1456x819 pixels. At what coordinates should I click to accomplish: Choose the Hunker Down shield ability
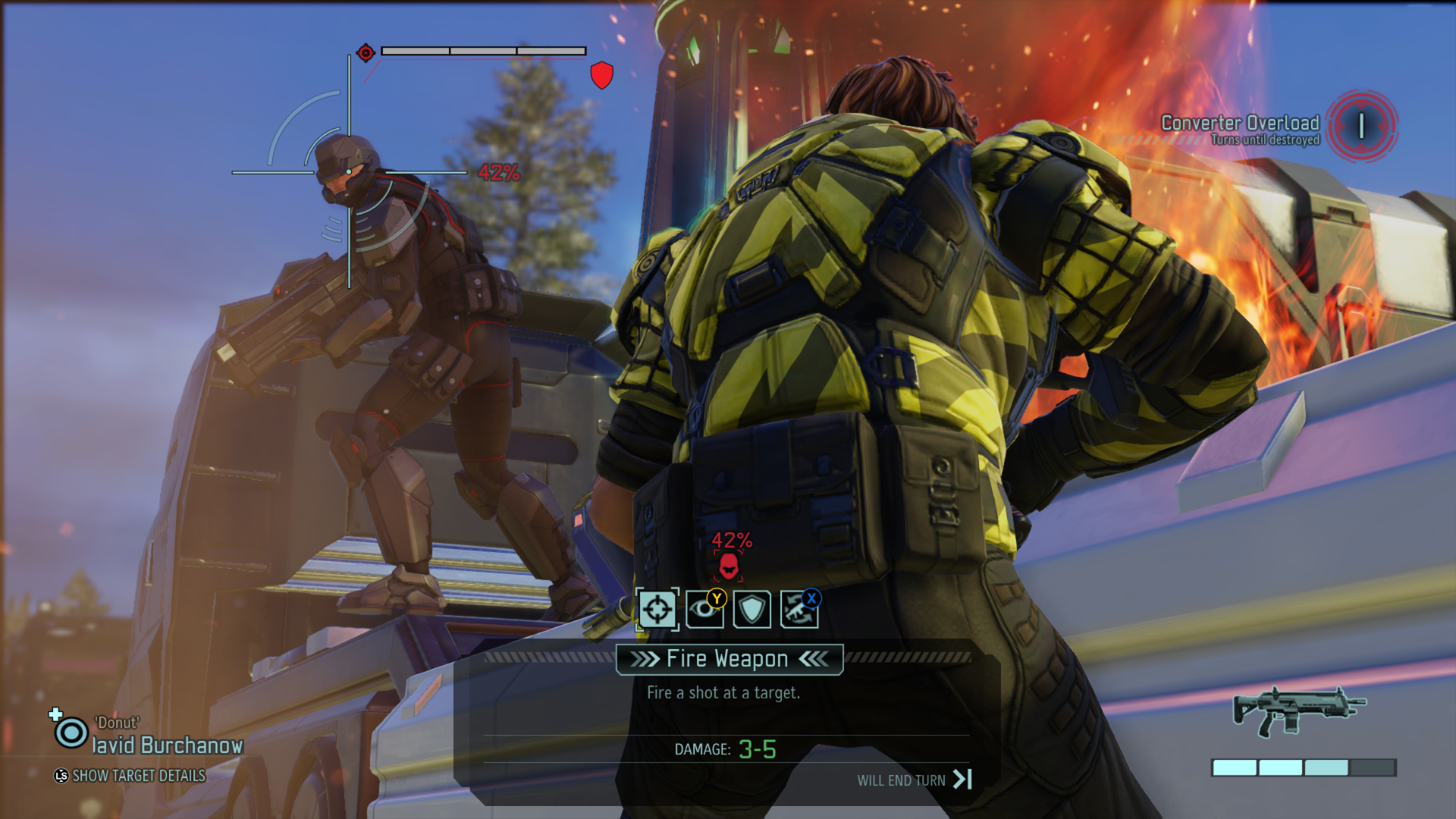(752, 610)
